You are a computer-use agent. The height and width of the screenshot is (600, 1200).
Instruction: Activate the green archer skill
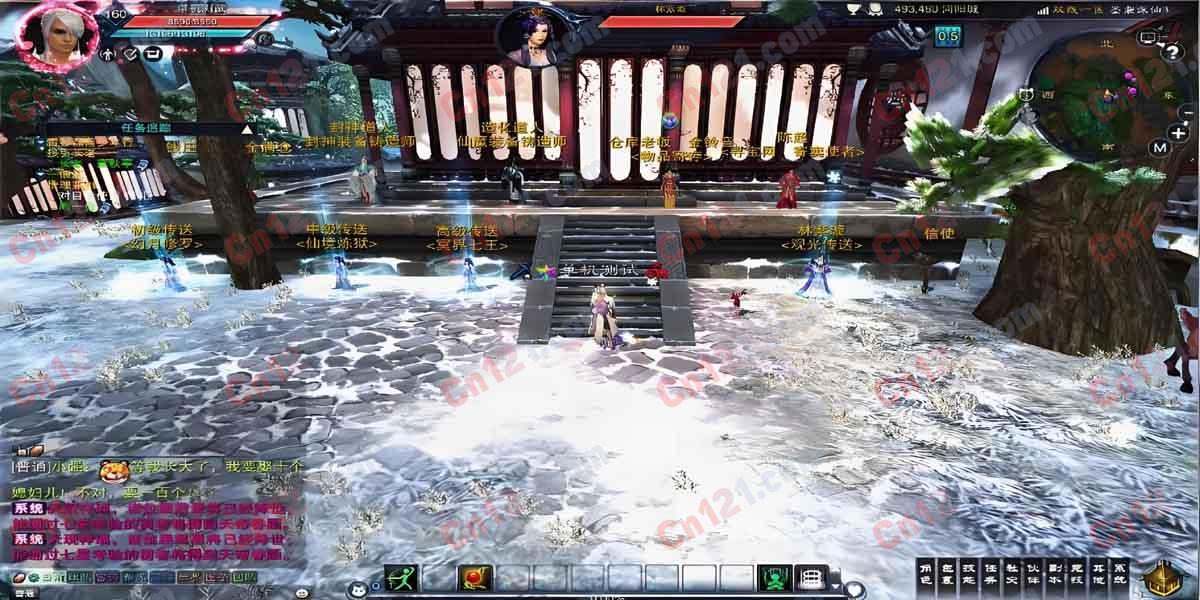click(400, 578)
